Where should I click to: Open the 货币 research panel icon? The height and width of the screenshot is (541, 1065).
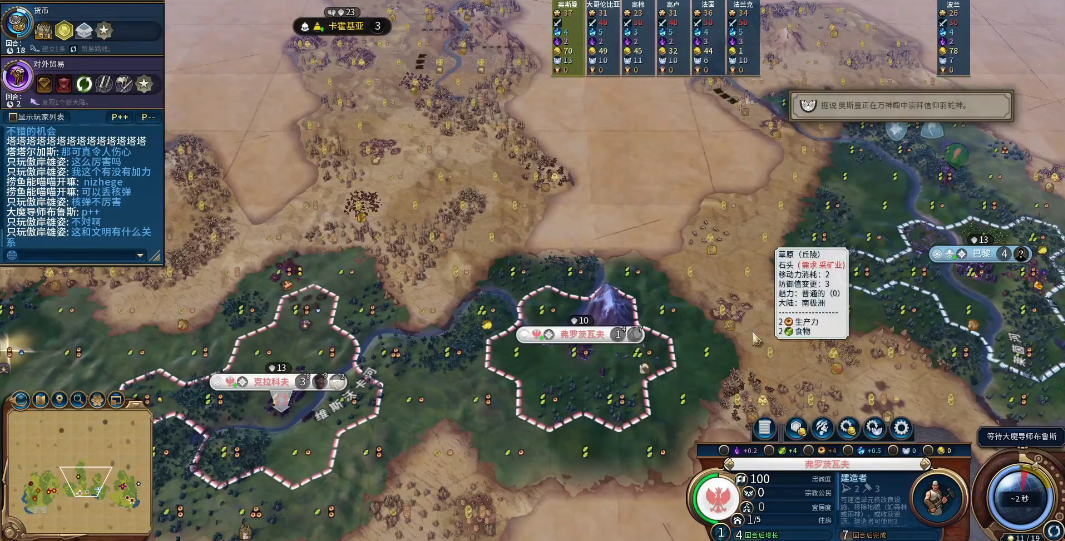pos(17,24)
